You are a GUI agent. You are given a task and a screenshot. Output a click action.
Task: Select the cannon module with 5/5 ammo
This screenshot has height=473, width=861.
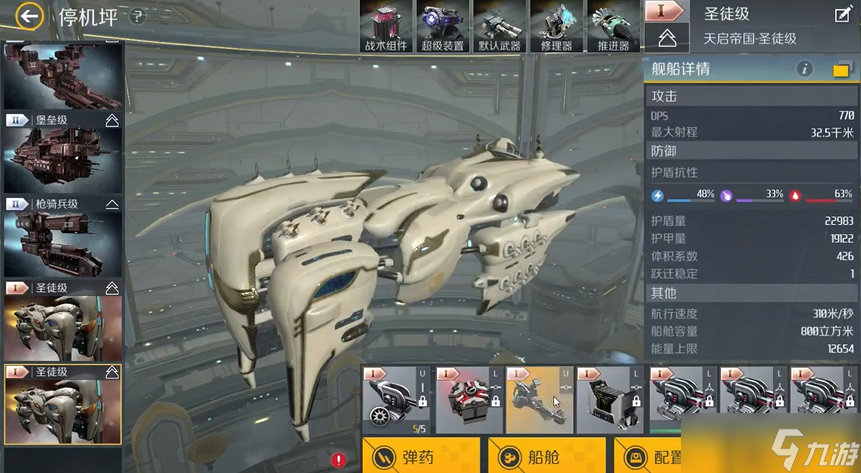tap(397, 398)
